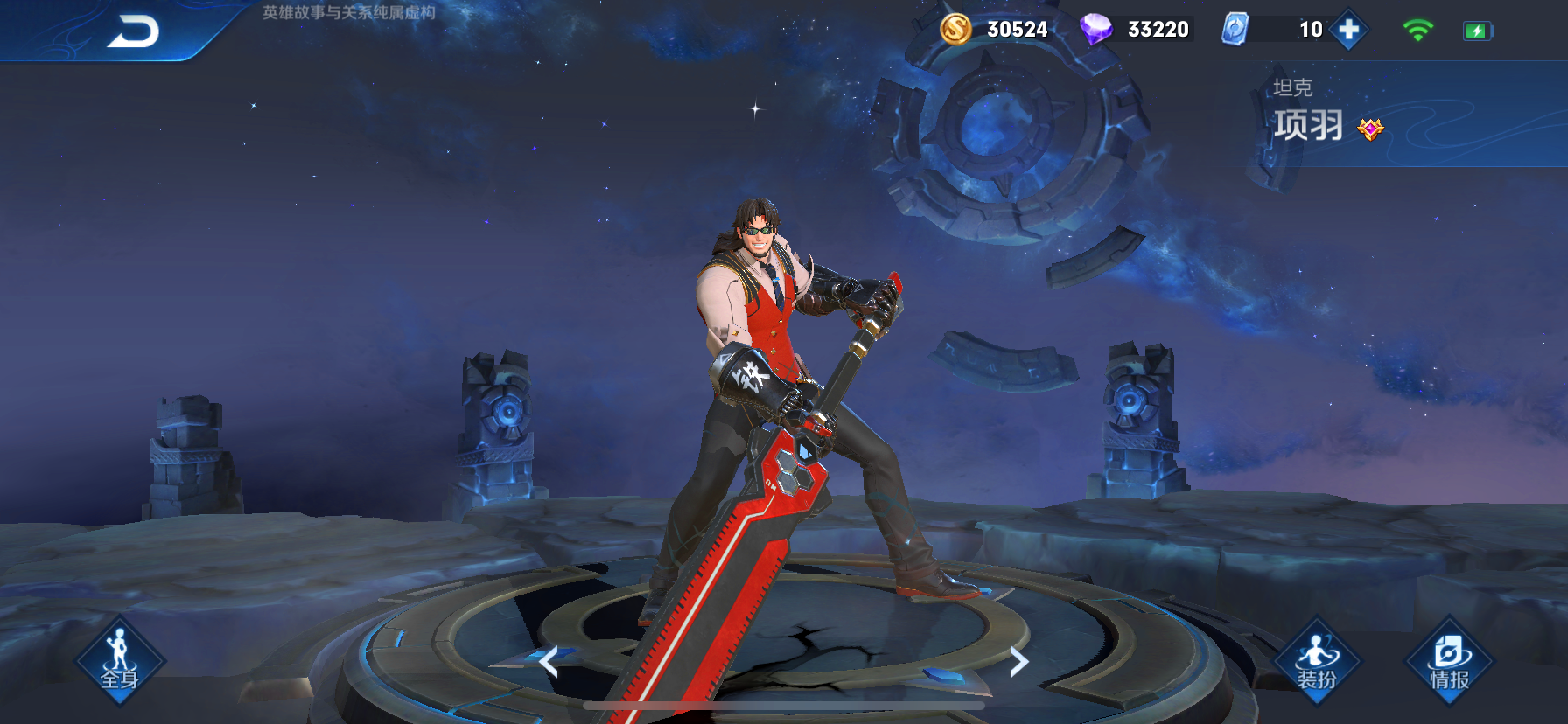Open the 装扮 skins menu
The width and height of the screenshot is (1568, 724).
tap(1317, 660)
